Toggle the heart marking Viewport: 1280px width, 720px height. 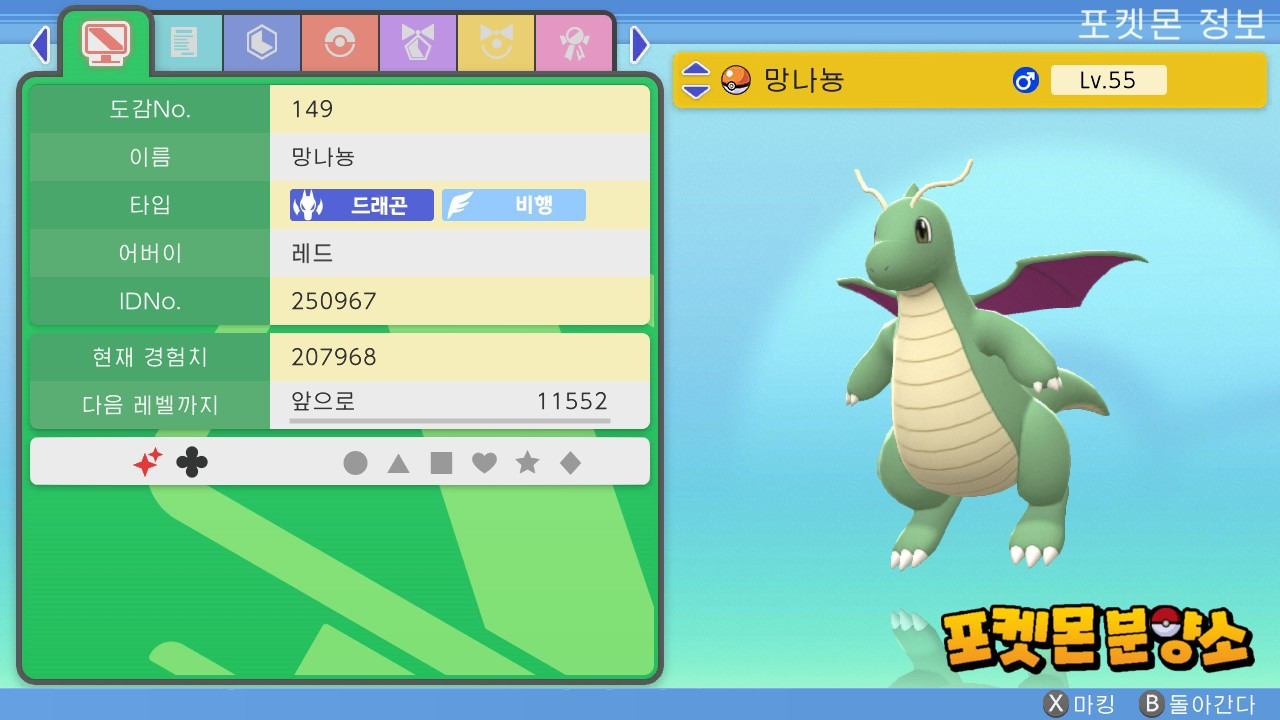[484, 463]
